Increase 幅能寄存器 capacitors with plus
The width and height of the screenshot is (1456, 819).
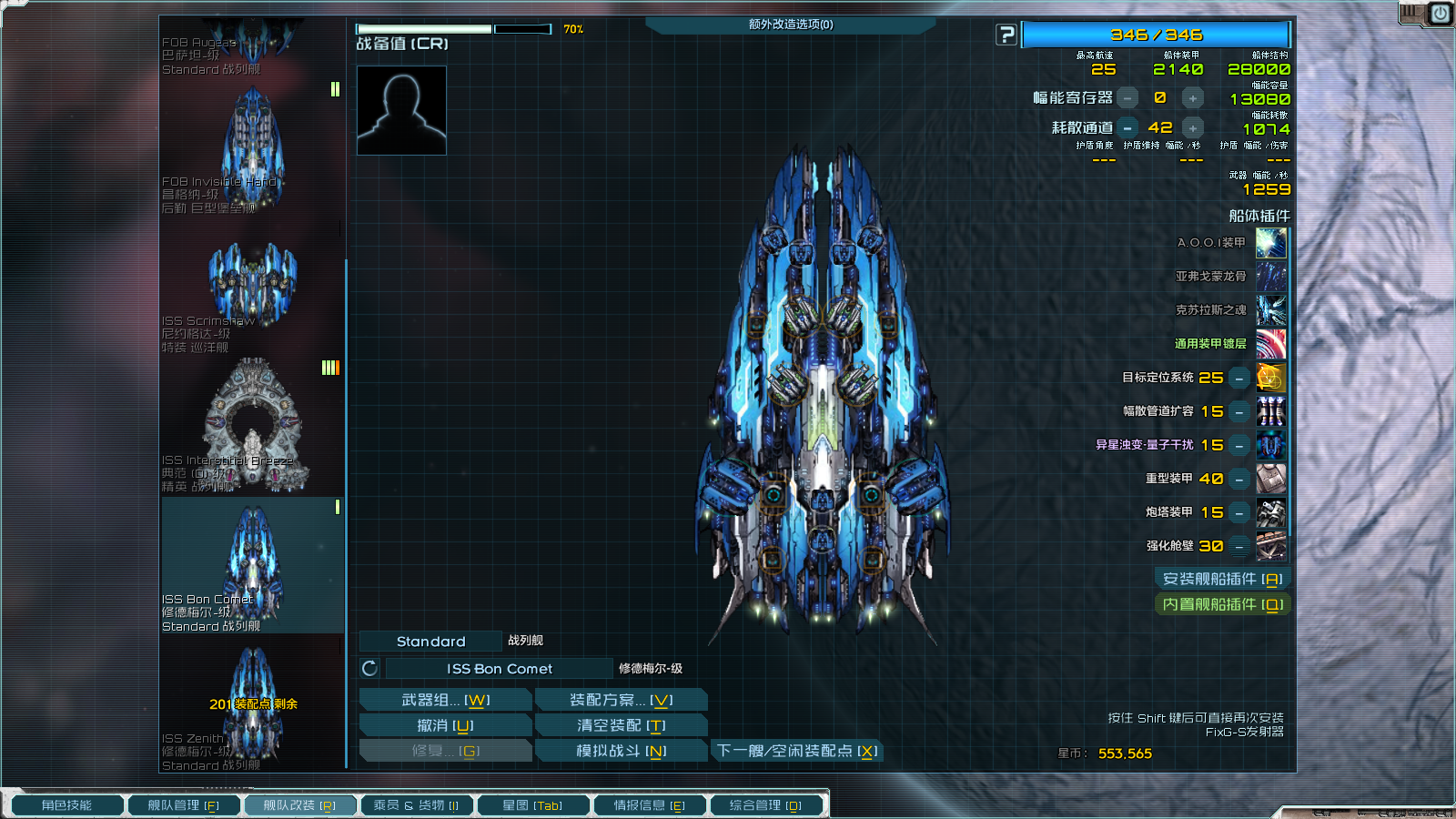[1192, 98]
